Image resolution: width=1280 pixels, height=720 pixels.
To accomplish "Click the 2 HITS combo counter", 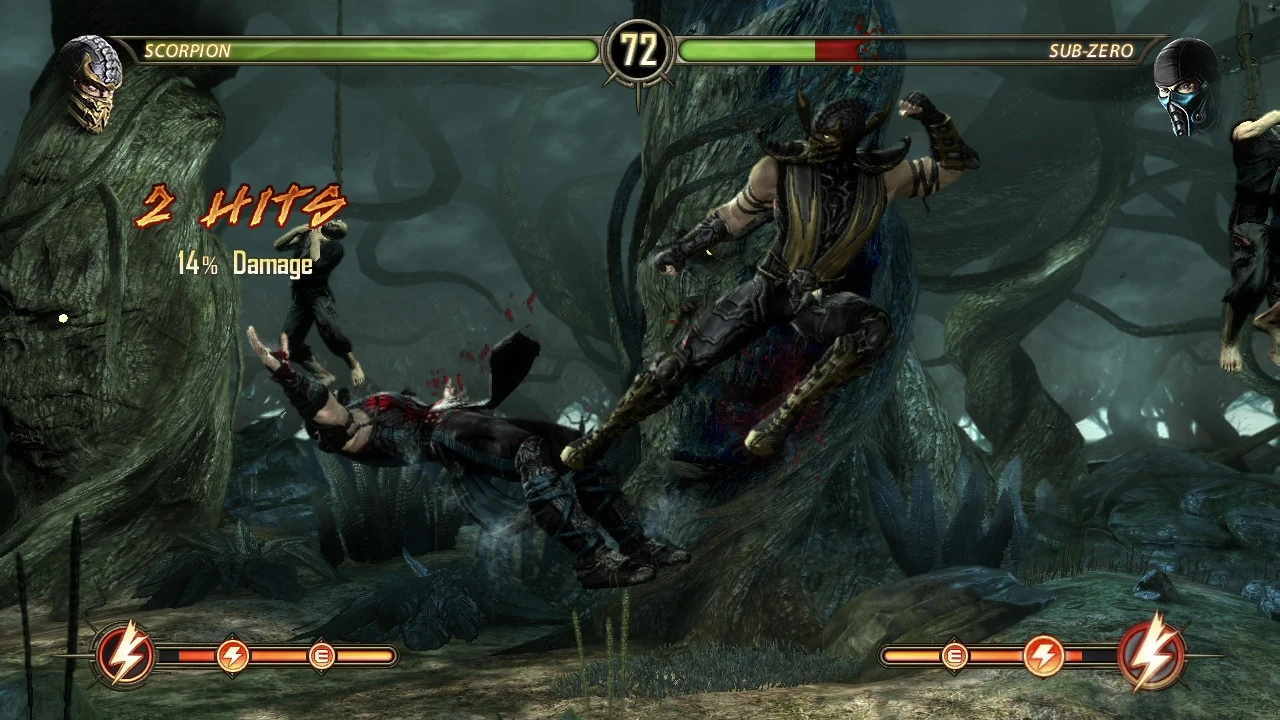I will click(x=240, y=205).
